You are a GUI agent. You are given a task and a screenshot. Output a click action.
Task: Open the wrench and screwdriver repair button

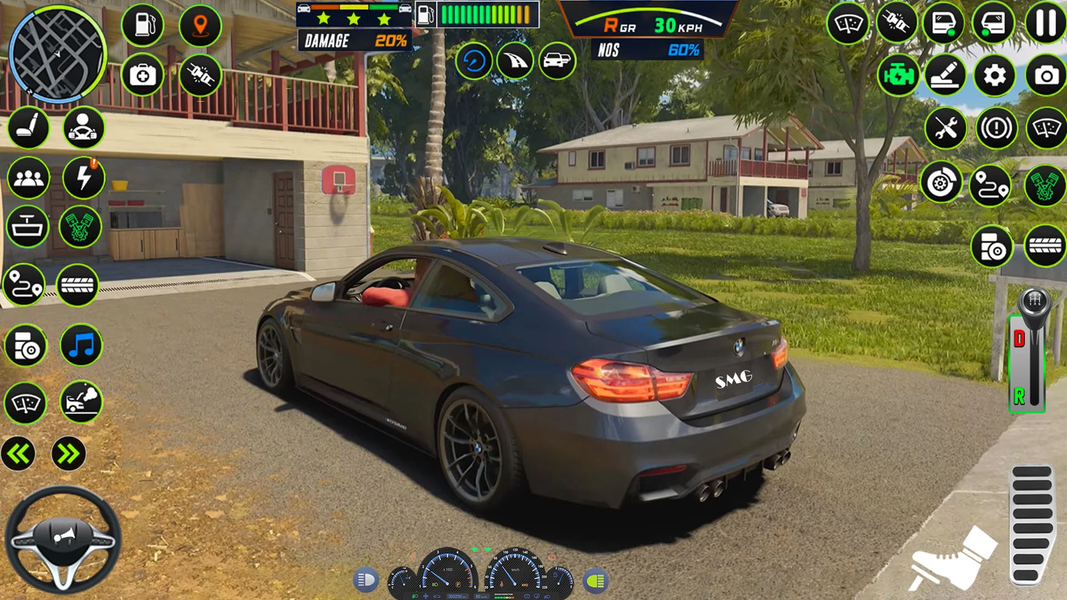[944, 128]
